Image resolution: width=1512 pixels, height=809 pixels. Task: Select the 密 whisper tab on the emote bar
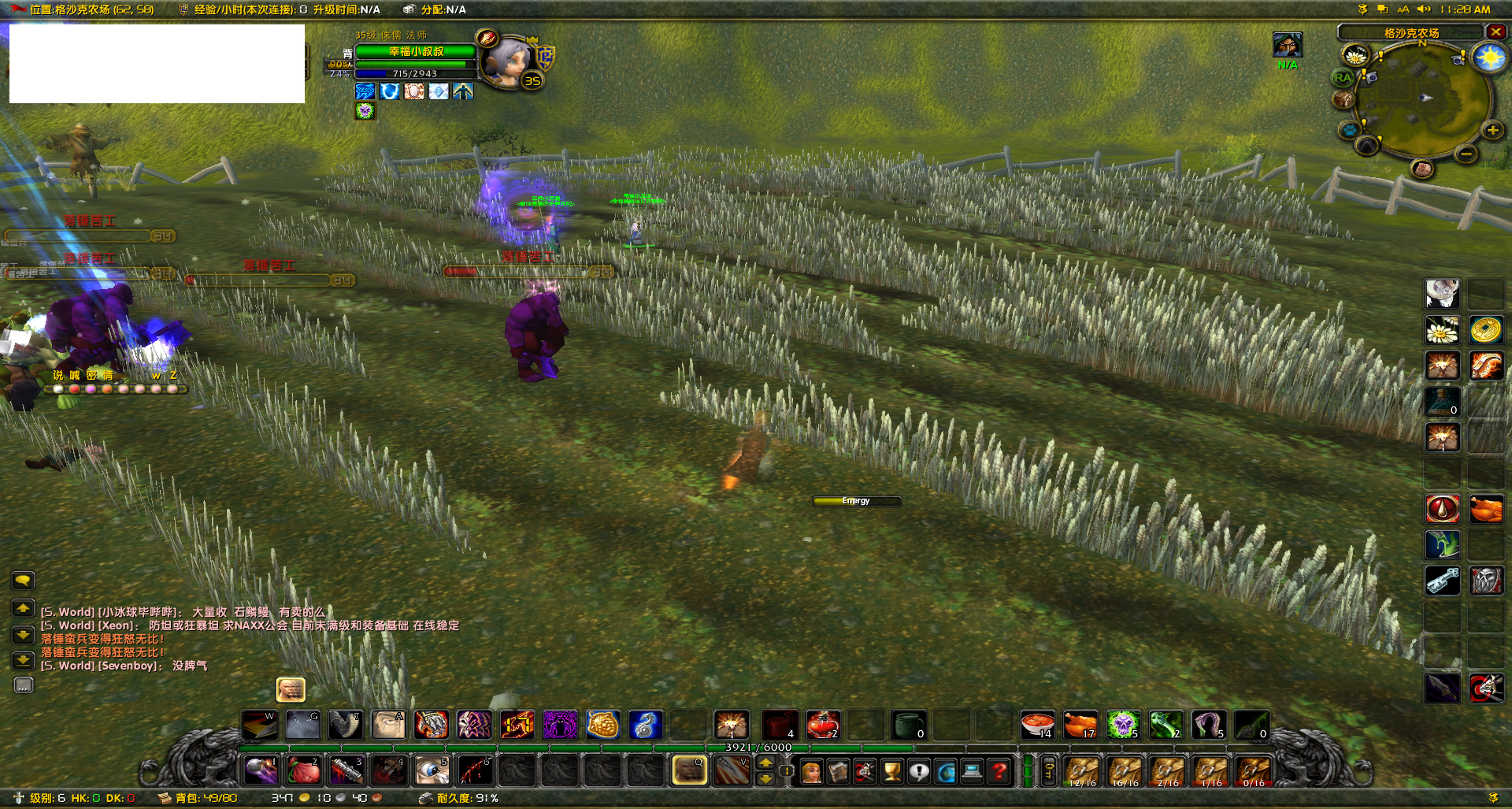(x=92, y=376)
